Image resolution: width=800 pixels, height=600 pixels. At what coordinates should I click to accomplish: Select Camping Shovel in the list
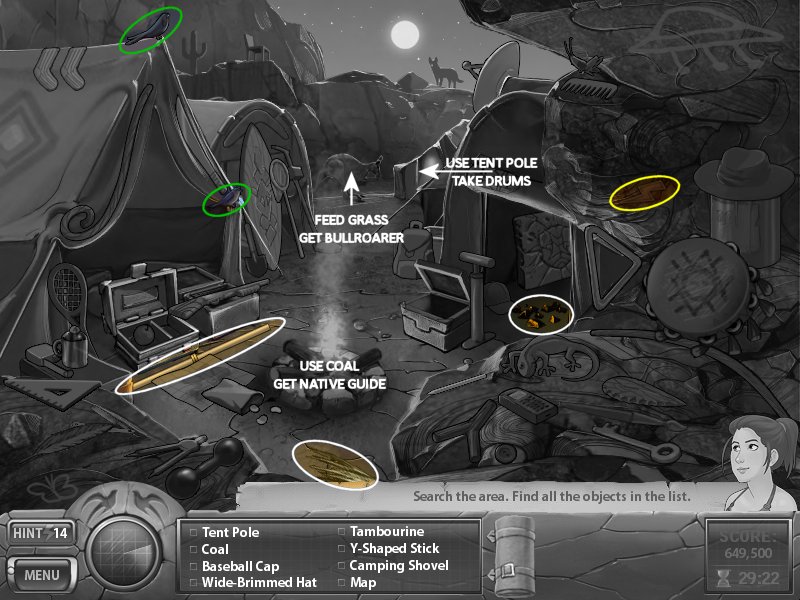pos(399,565)
